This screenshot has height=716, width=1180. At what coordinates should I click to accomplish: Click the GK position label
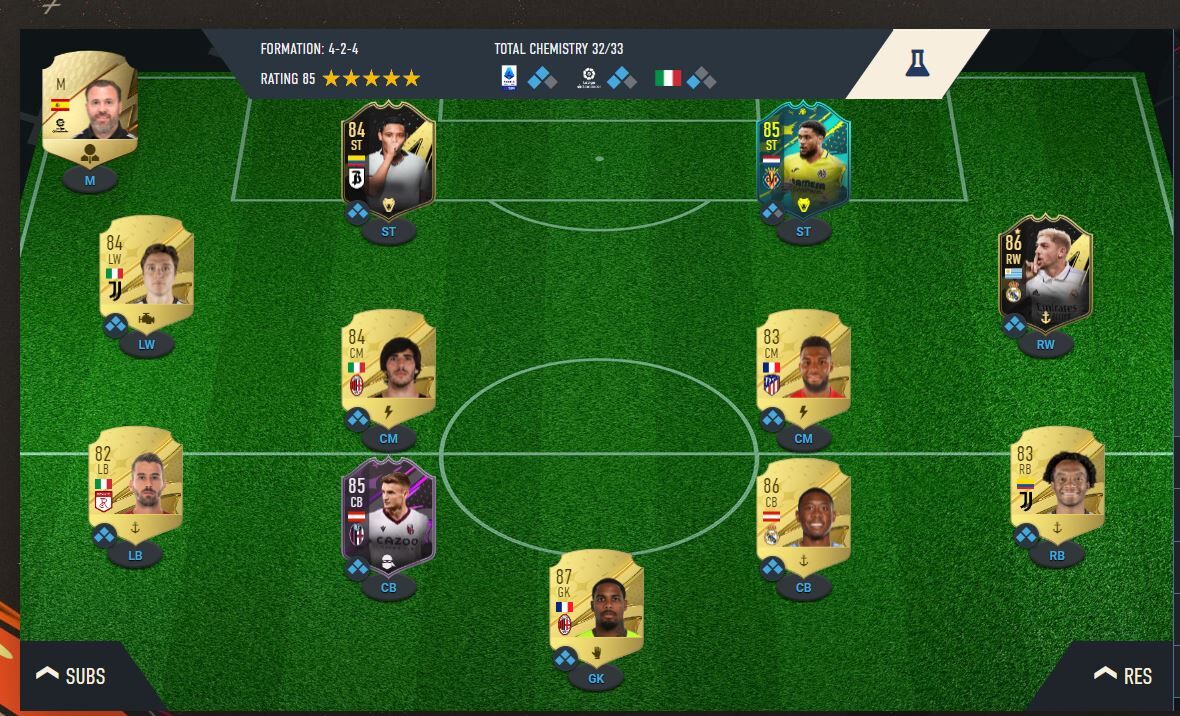(596, 678)
